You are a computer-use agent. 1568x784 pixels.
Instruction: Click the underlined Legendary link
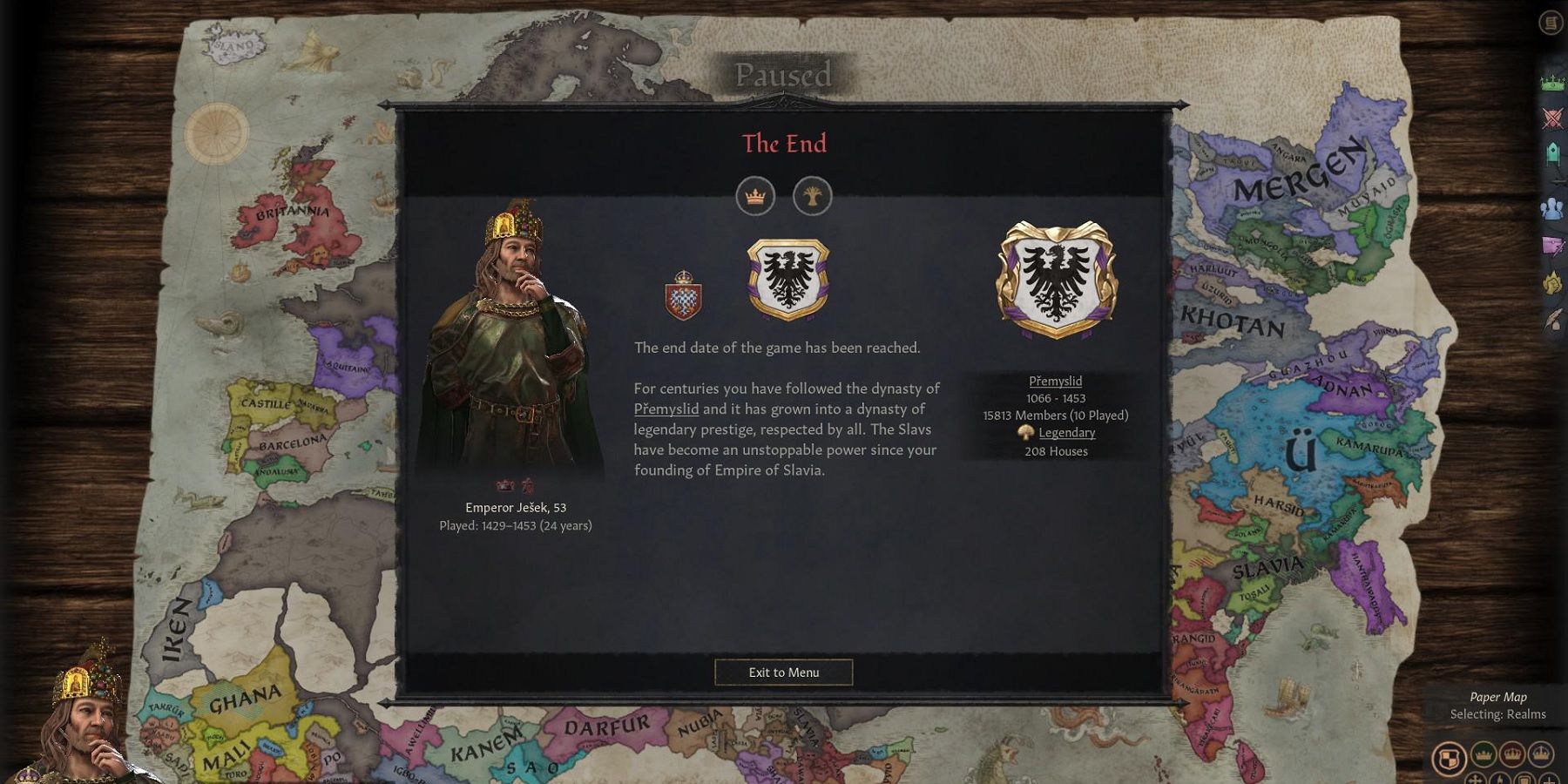click(x=1066, y=433)
